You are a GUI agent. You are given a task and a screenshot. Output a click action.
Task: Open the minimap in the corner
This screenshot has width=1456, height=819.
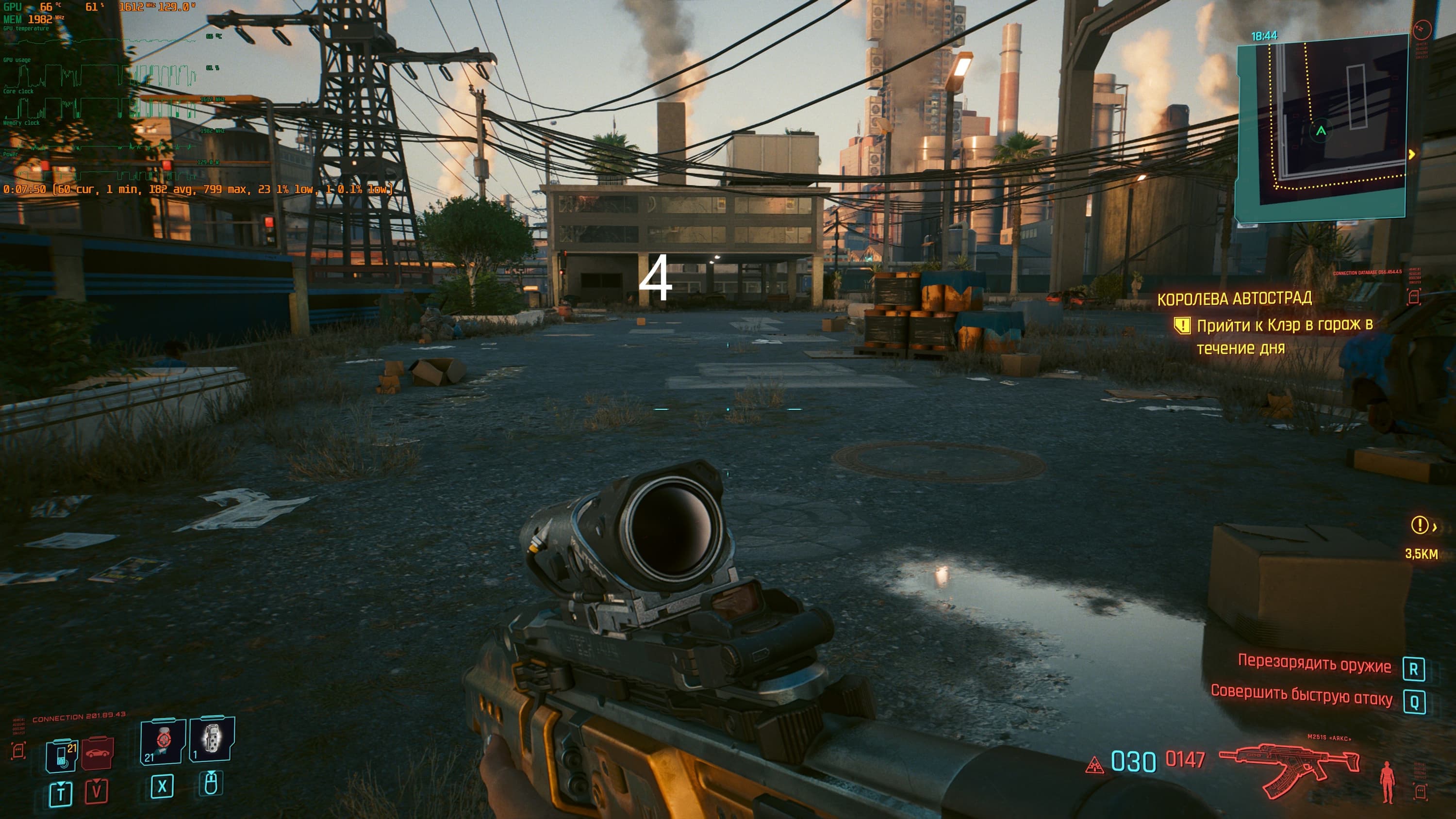(1322, 127)
